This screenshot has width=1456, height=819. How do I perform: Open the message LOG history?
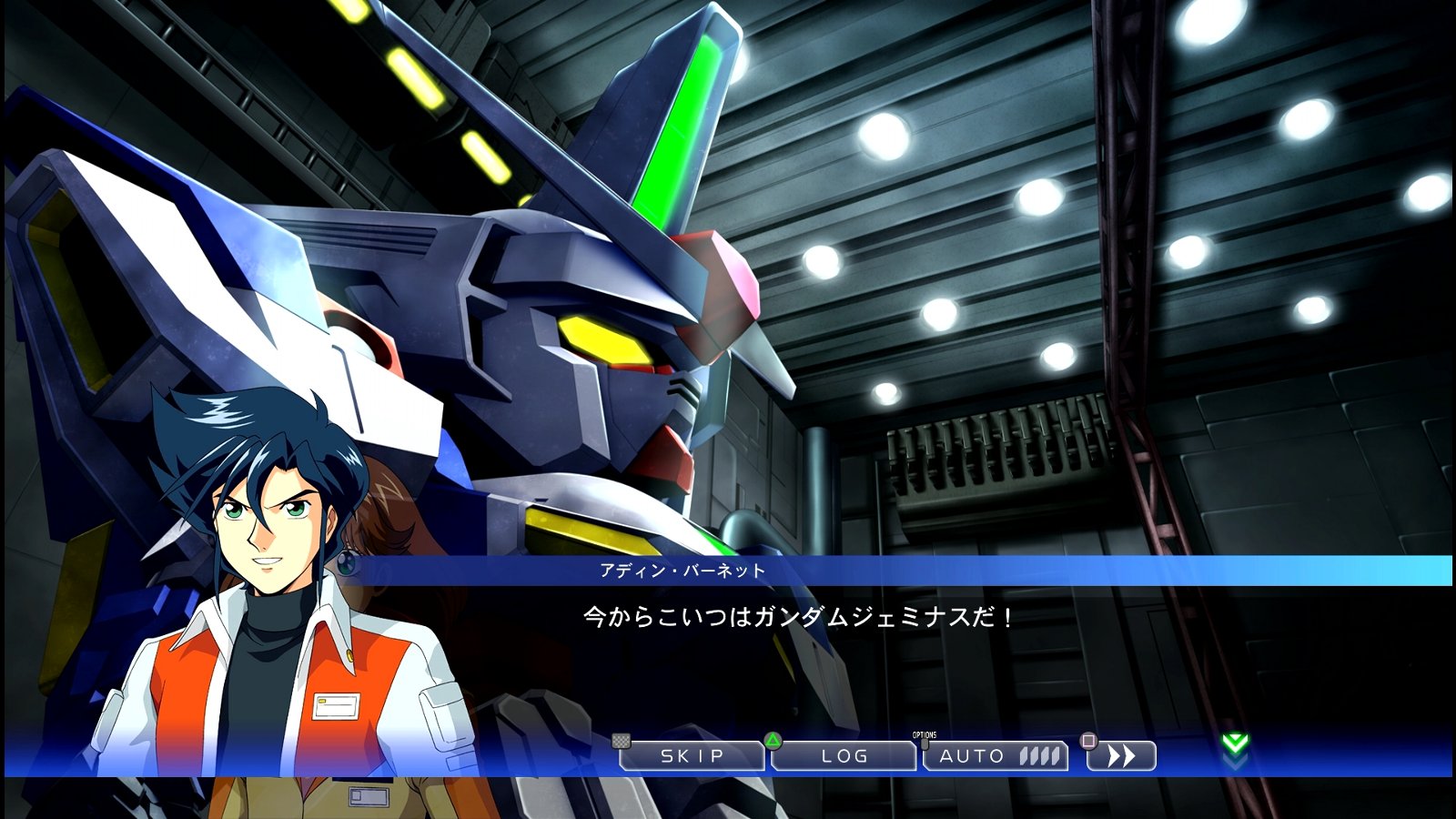[x=846, y=756]
